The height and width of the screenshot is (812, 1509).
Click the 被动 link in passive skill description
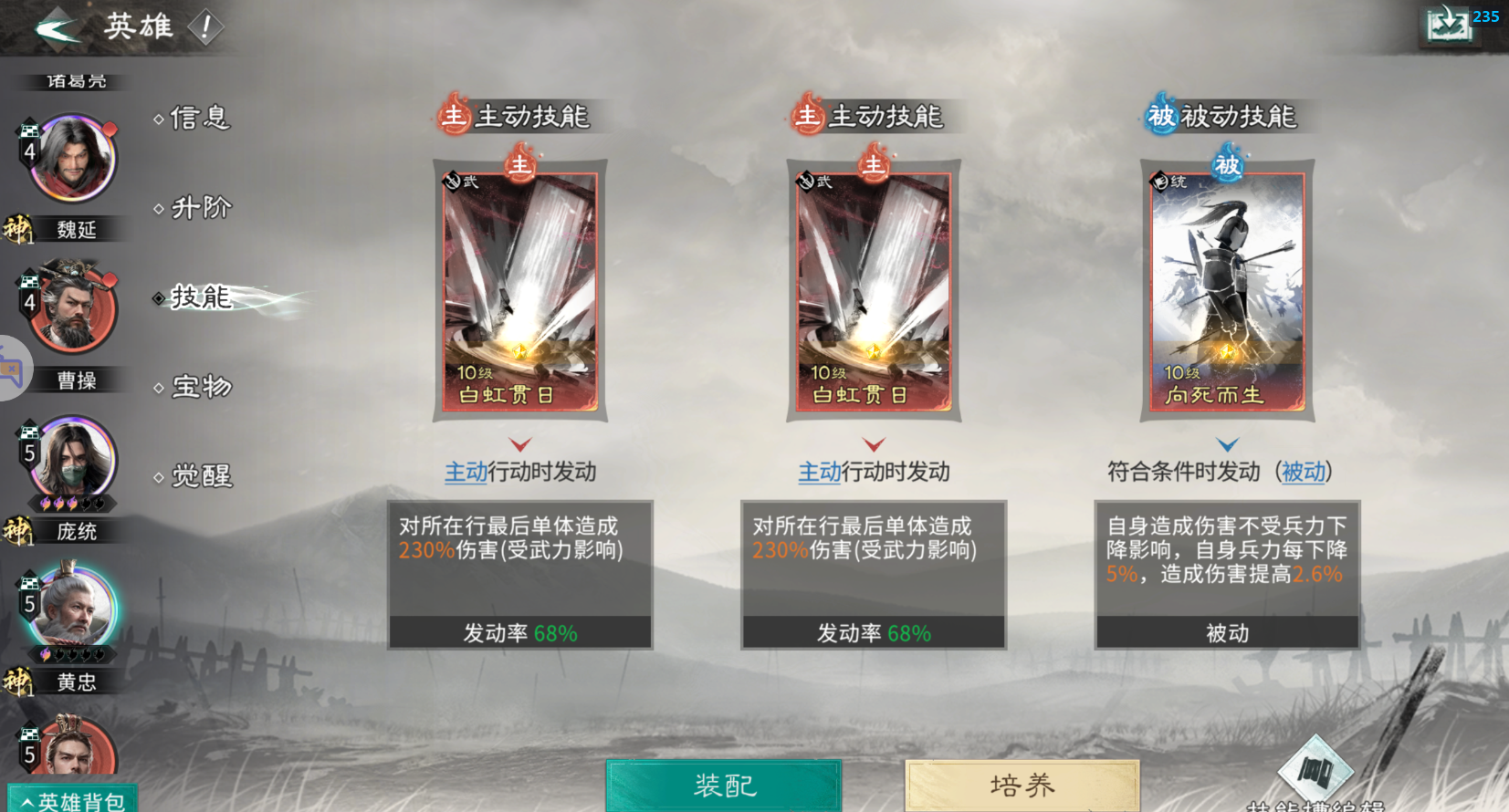pos(1305,473)
